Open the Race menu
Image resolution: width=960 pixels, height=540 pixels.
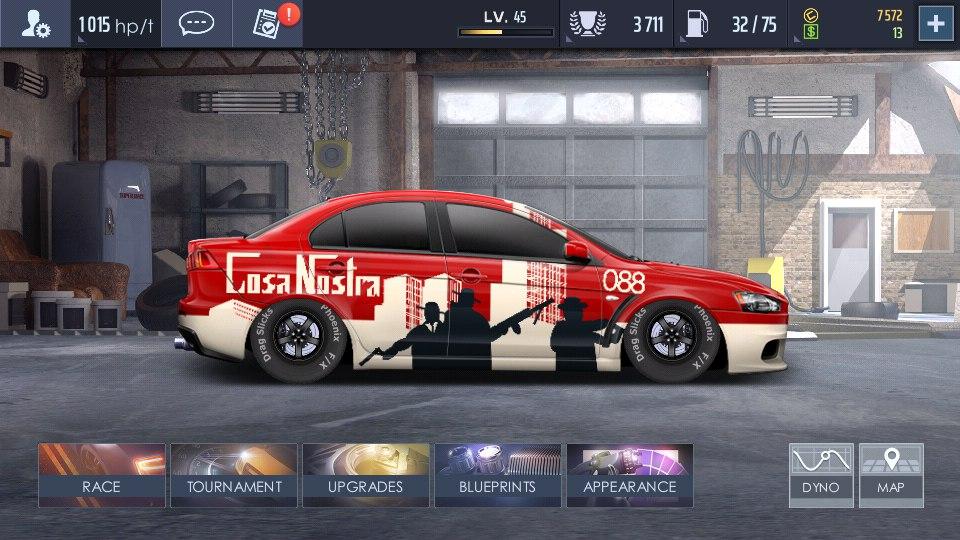point(101,475)
